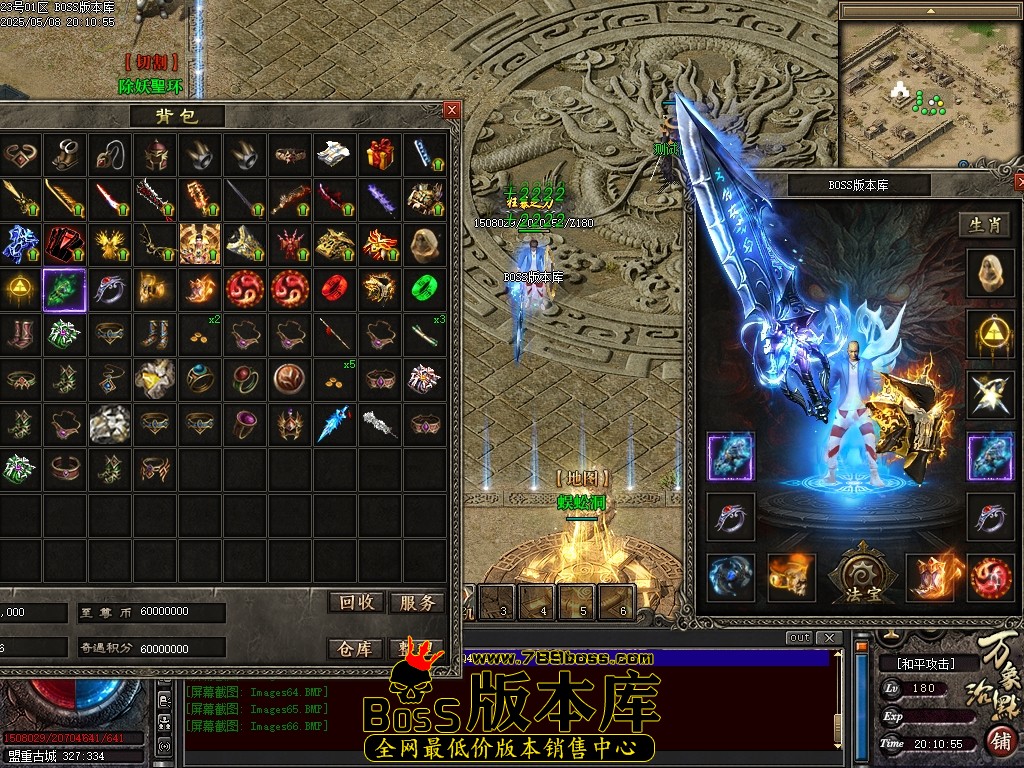Screen dimensions: 1024x768
Task: Select the green claw item with purple border
Action: 65,290
